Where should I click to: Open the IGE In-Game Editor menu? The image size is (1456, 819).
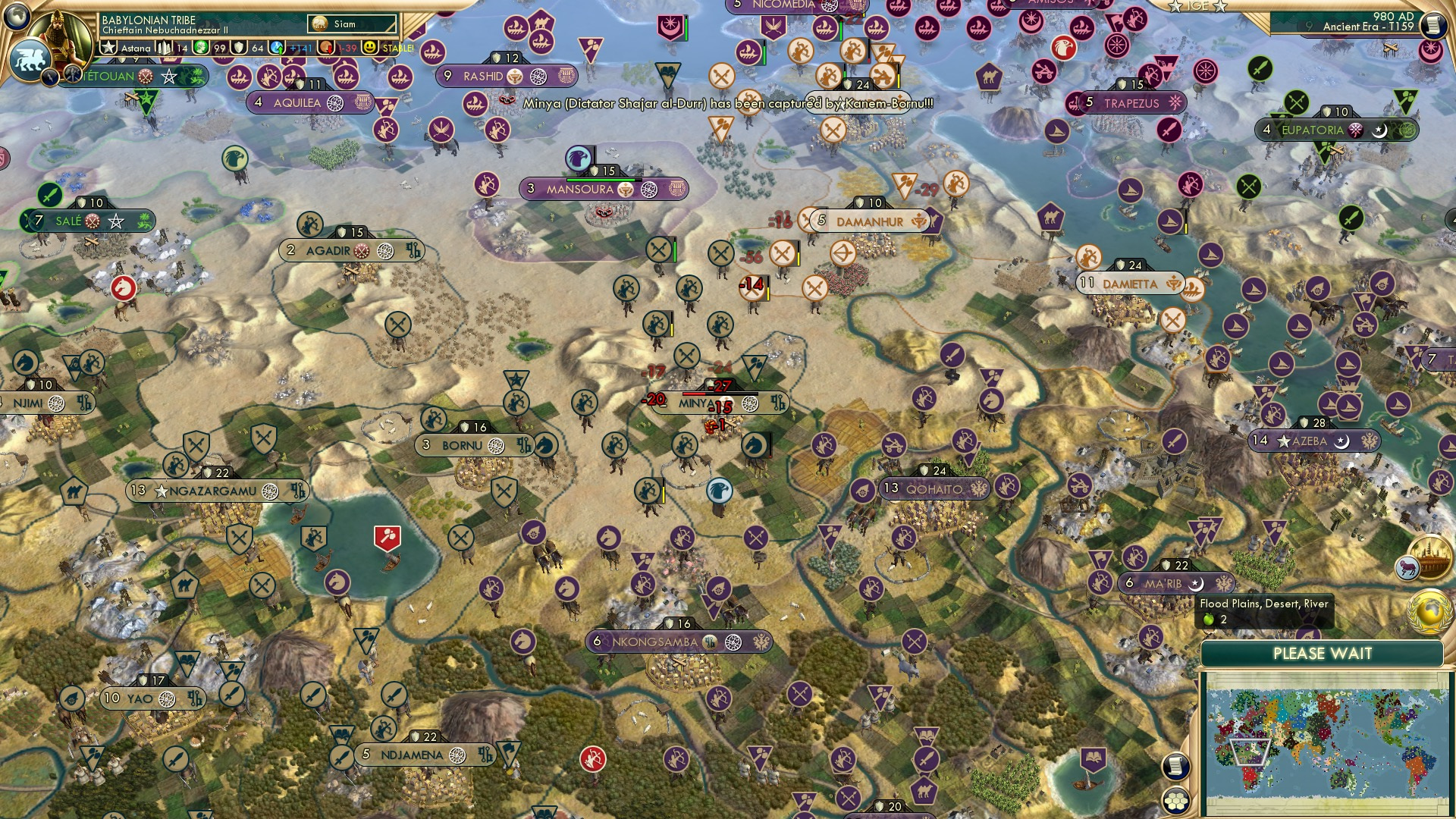click(x=1197, y=7)
